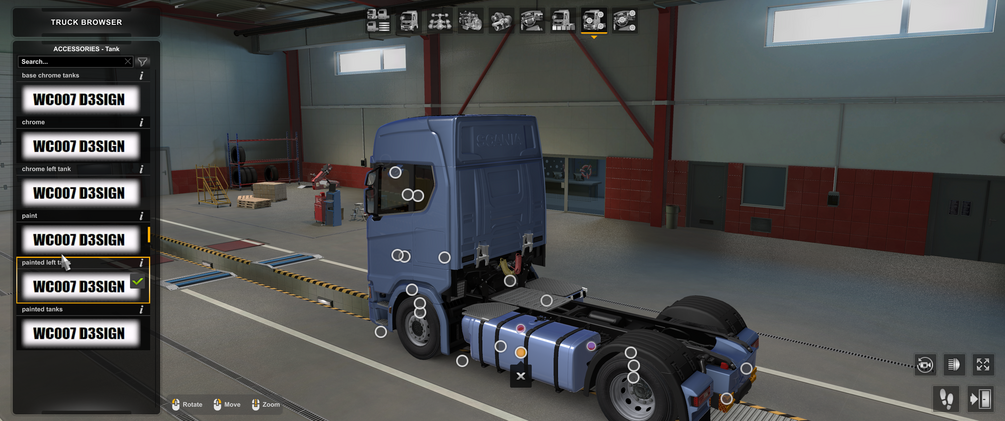The image size is (1005, 421).
Task: Choose the chrome tank thumbnail
Action: tap(79, 146)
